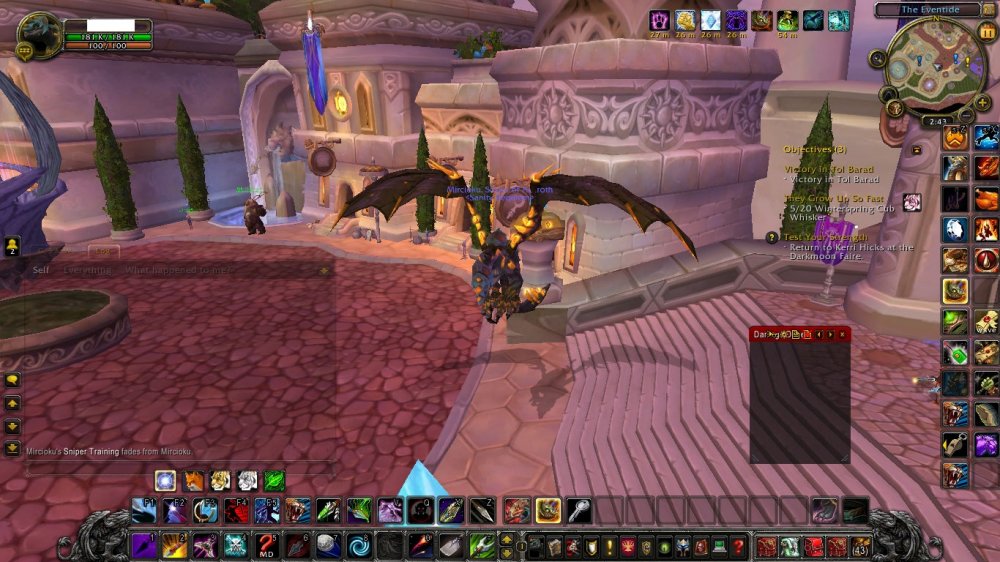
Task: Open the red question mark help button
Action: click(738, 547)
